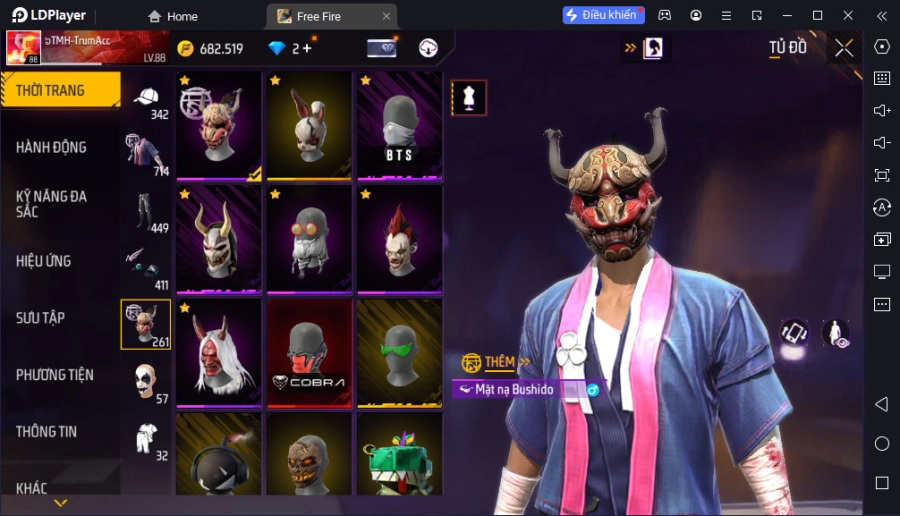Image resolution: width=900 pixels, height=516 pixels.
Task: Close the Free Fire tab in LDPlayer
Action: pyautogui.click(x=387, y=16)
